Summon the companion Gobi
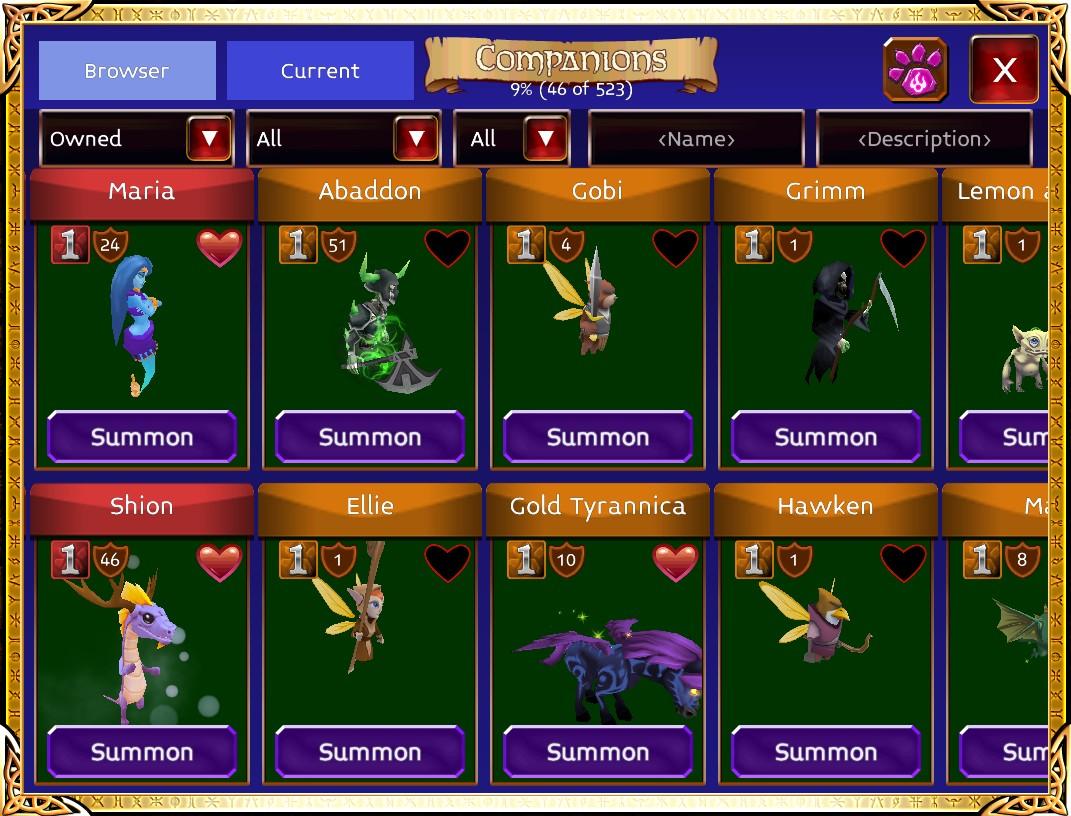Image resolution: width=1071 pixels, height=816 pixels. click(x=598, y=437)
